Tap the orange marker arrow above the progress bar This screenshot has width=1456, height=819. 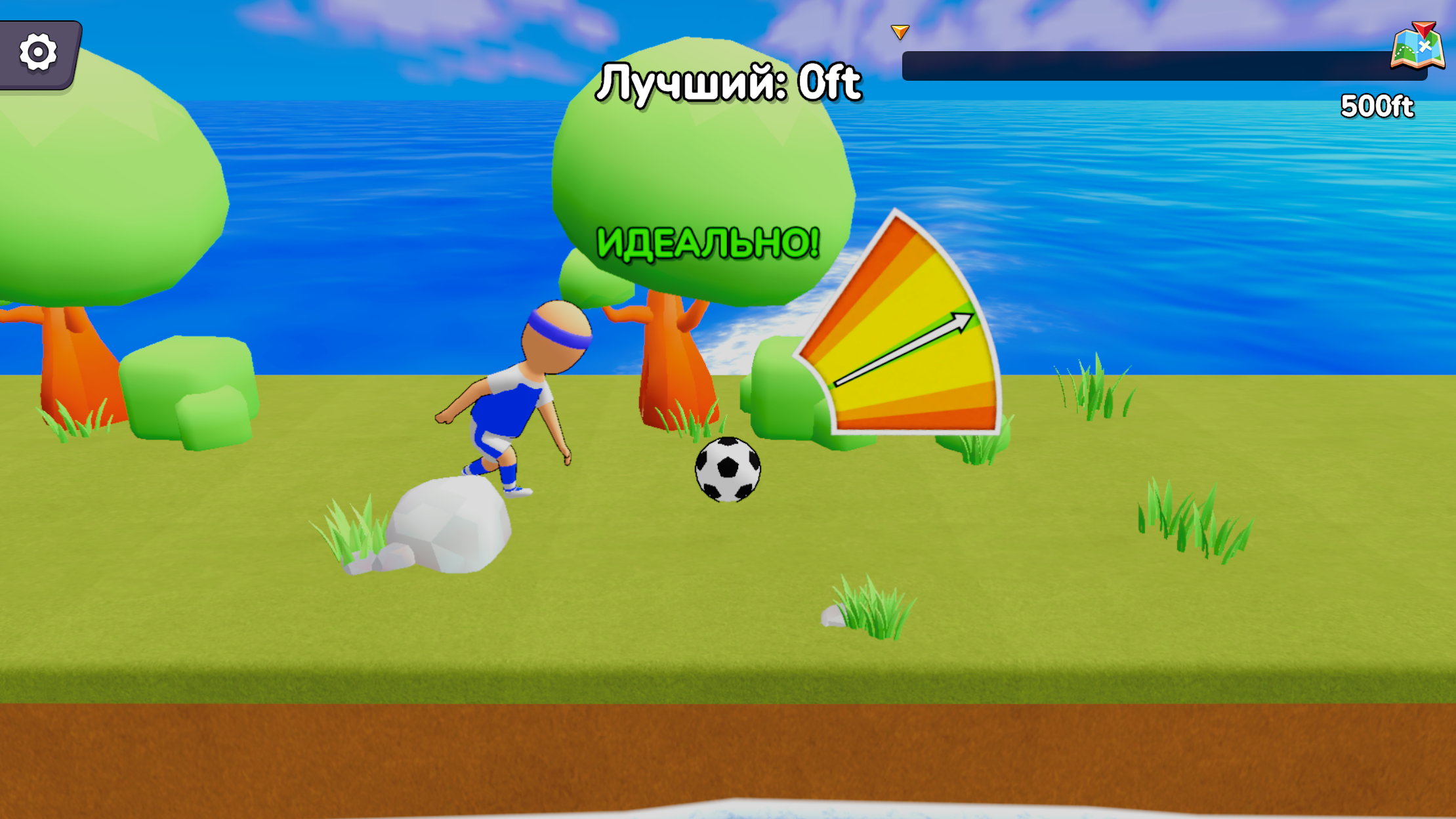pos(900,31)
